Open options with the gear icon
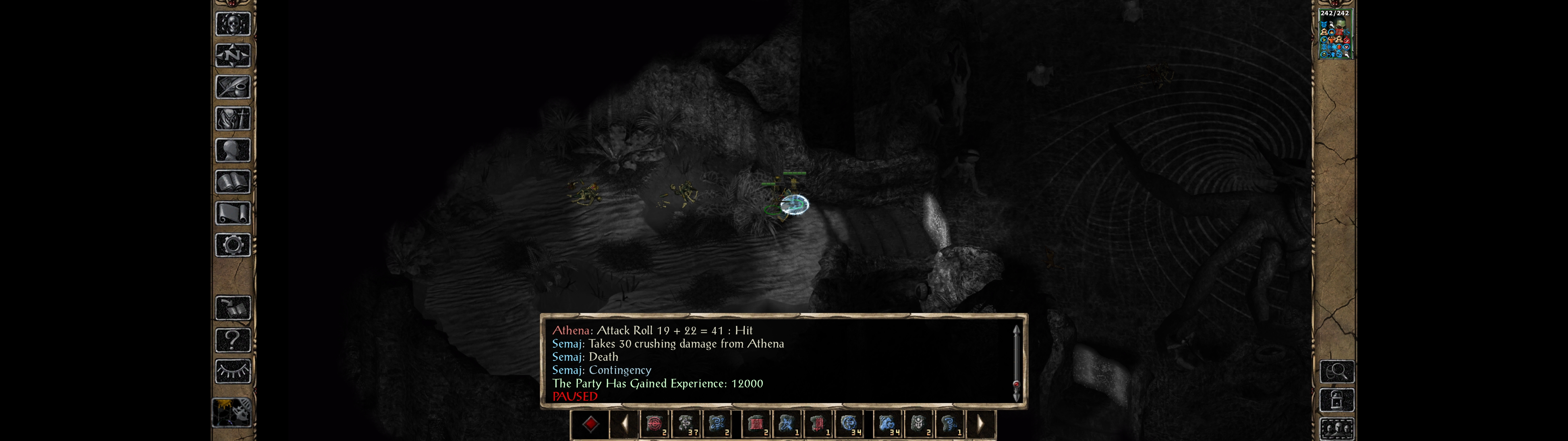This screenshot has height=441, width=1568. (232, 245)
